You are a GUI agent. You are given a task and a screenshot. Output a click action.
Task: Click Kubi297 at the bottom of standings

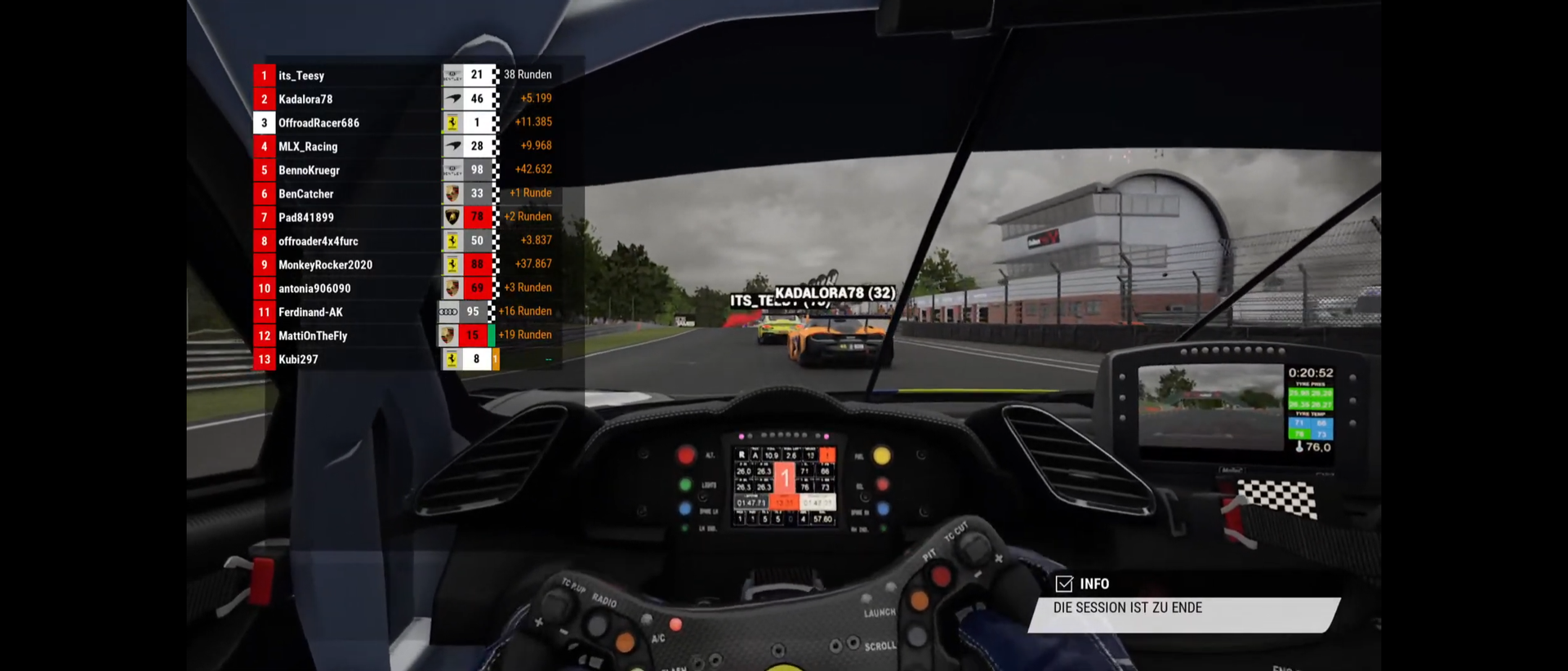coord(298,360)
